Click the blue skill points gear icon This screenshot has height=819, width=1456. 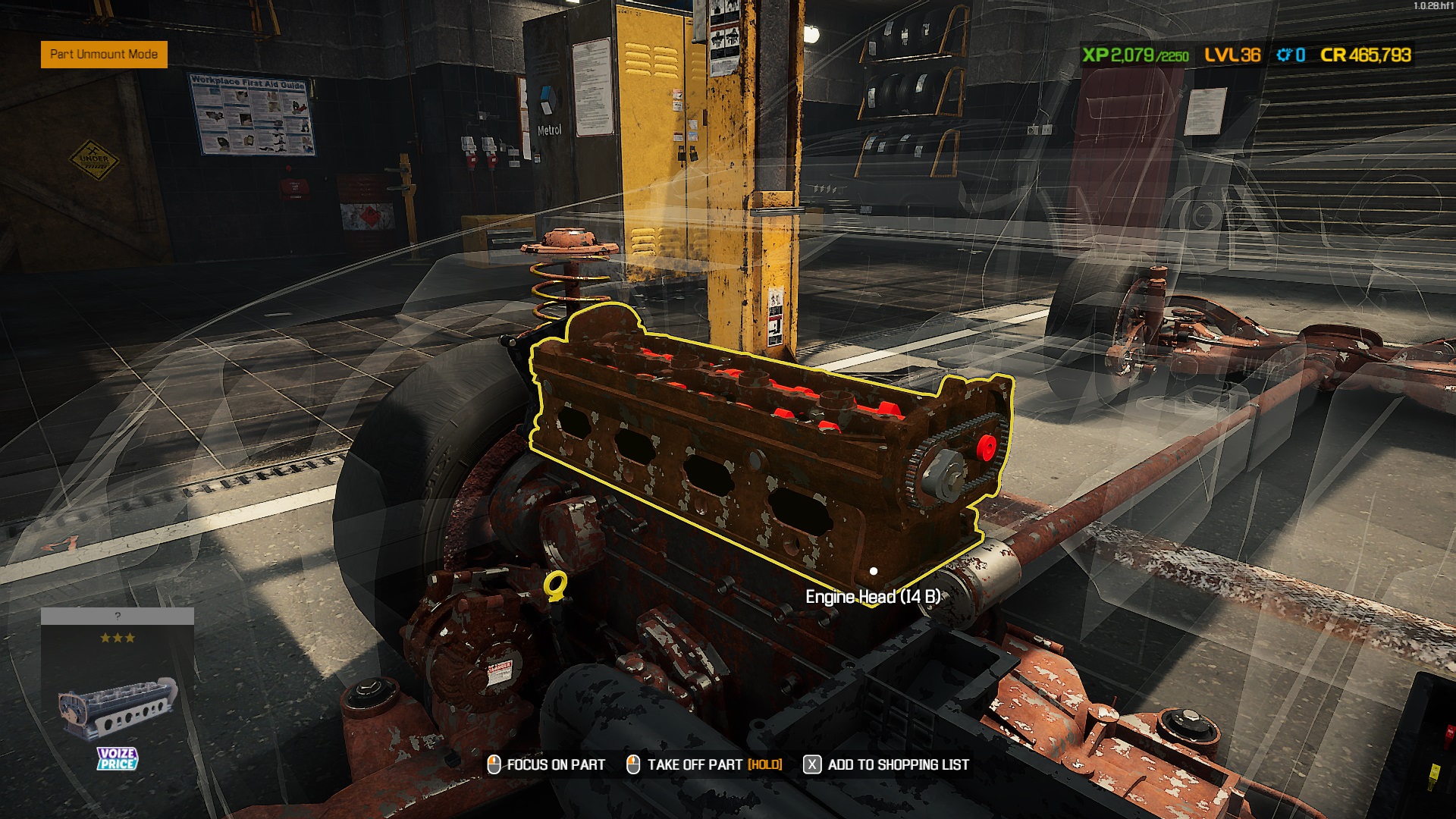click(1285, 55)
